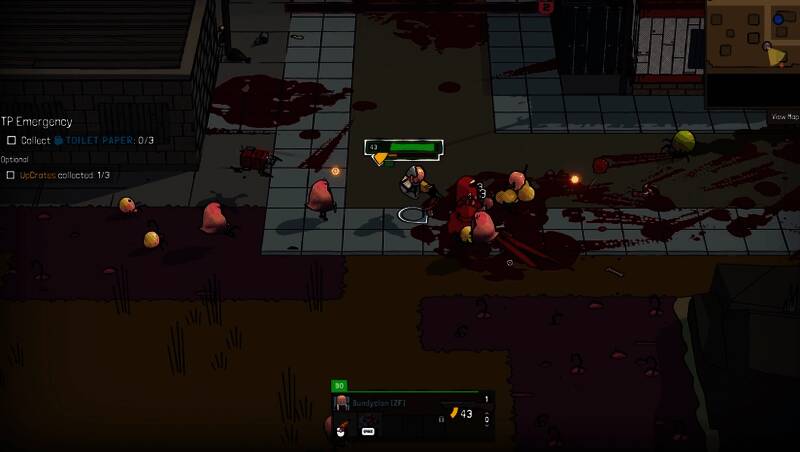Select the TP Emergency mission title

37,122
